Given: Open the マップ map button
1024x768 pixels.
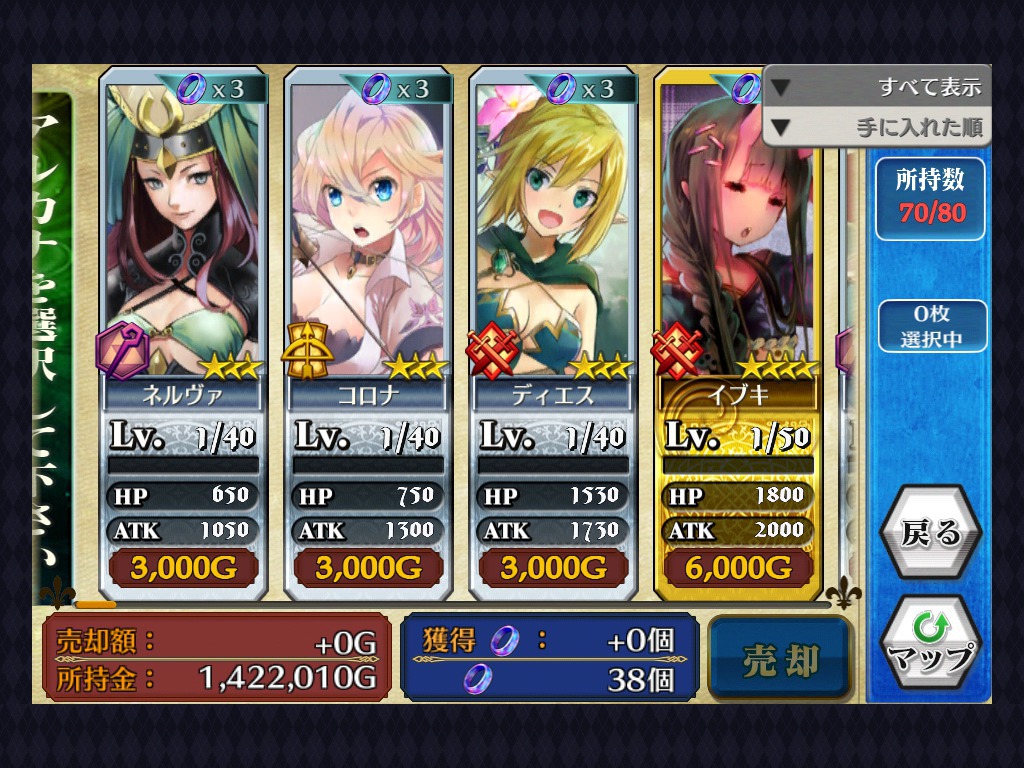Looking at the screenshot, I should 930,643.
